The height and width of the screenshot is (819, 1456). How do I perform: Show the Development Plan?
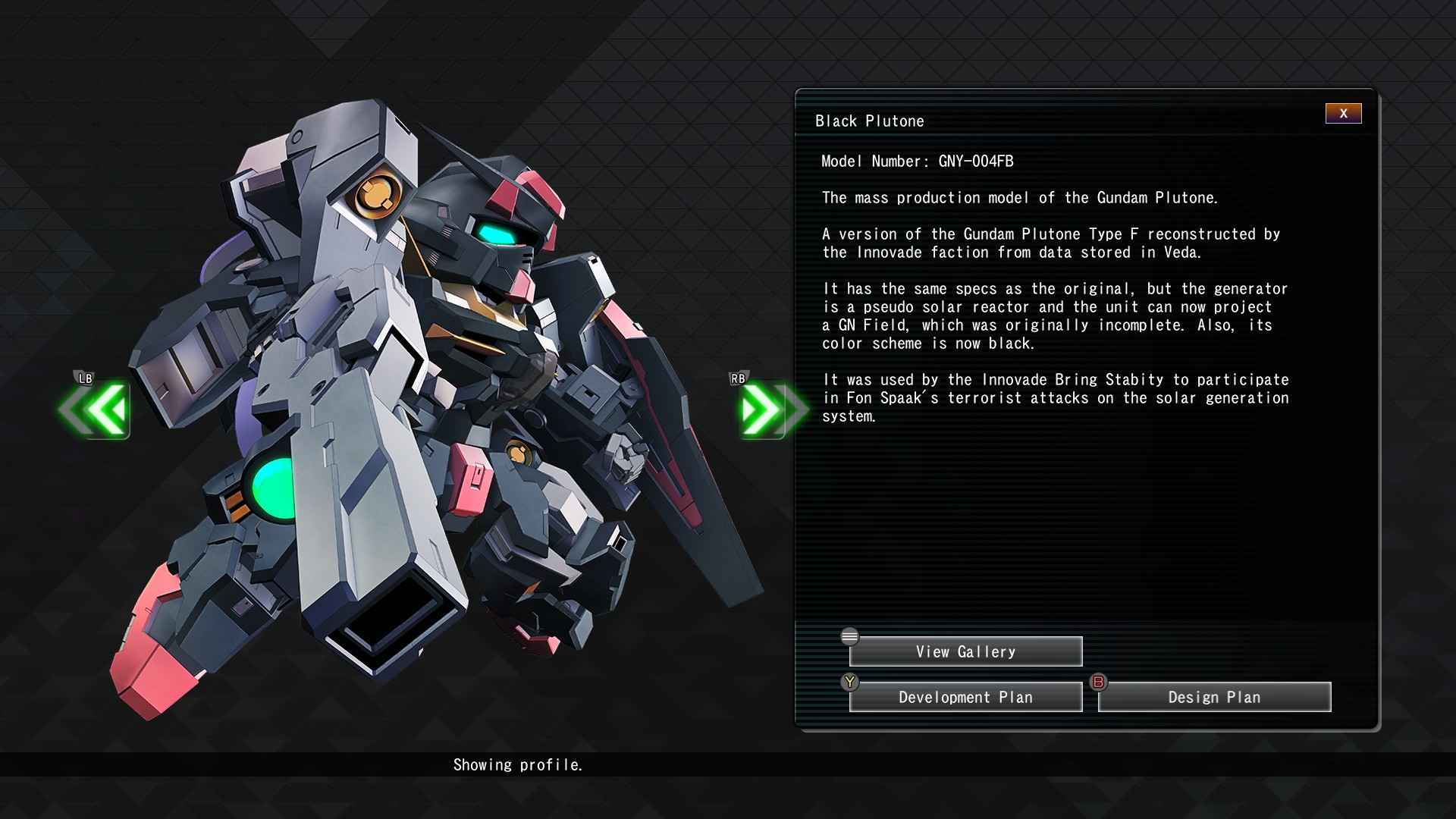(x=965, y=698)
